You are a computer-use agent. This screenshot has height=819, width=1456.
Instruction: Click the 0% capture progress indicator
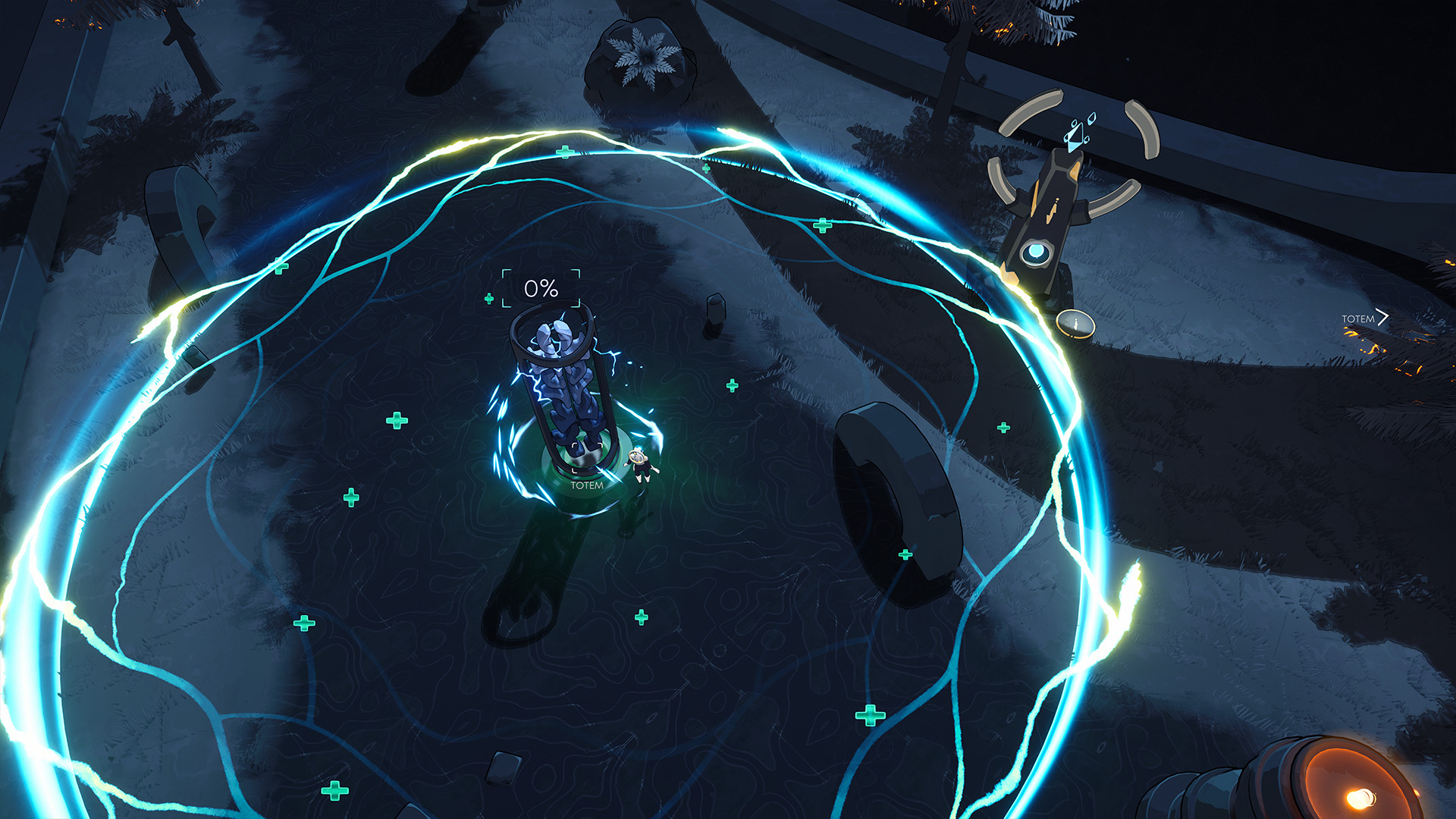point(539,289)
